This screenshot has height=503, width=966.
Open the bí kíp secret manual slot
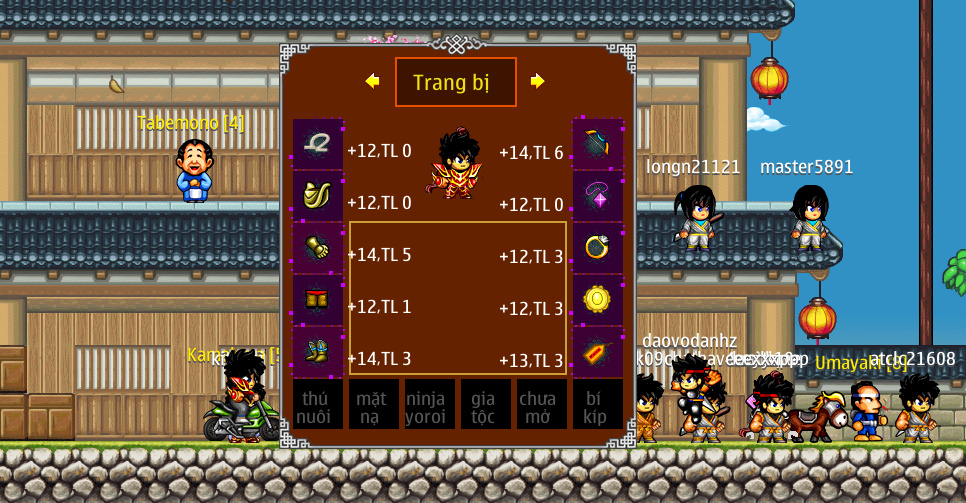click(x=597, y=405)
